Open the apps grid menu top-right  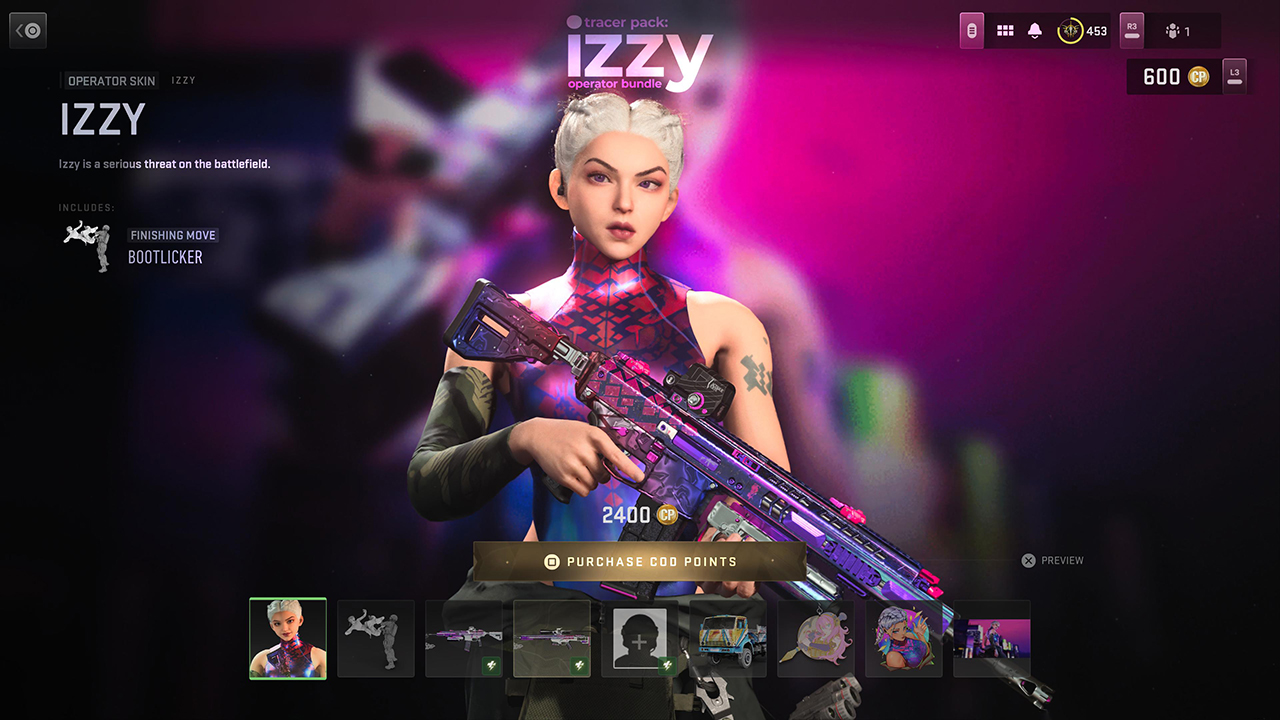tap(1005, 30)
